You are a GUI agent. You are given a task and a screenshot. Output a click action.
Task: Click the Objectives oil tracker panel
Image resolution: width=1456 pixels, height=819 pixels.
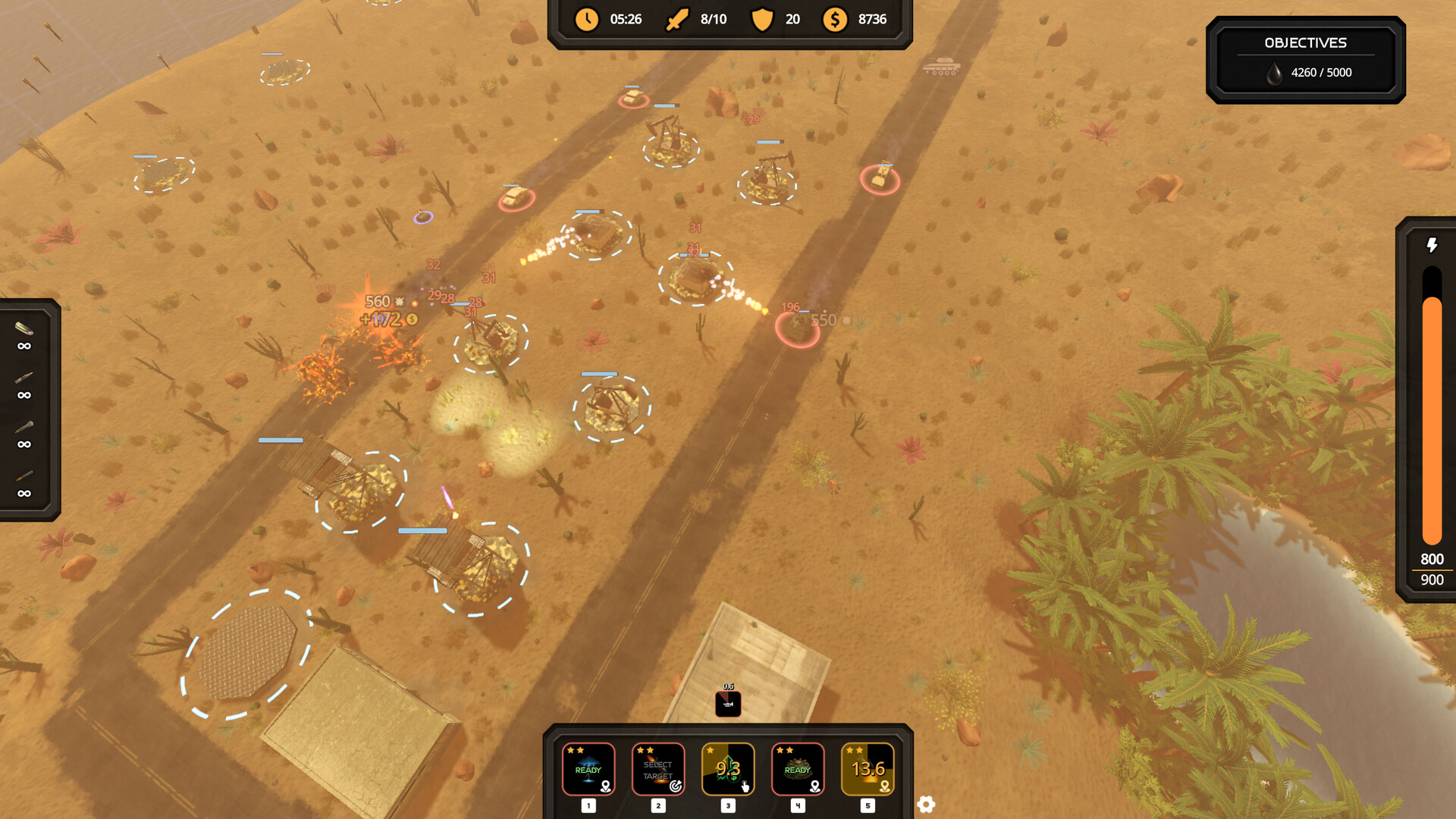[x=1305, y=60]
